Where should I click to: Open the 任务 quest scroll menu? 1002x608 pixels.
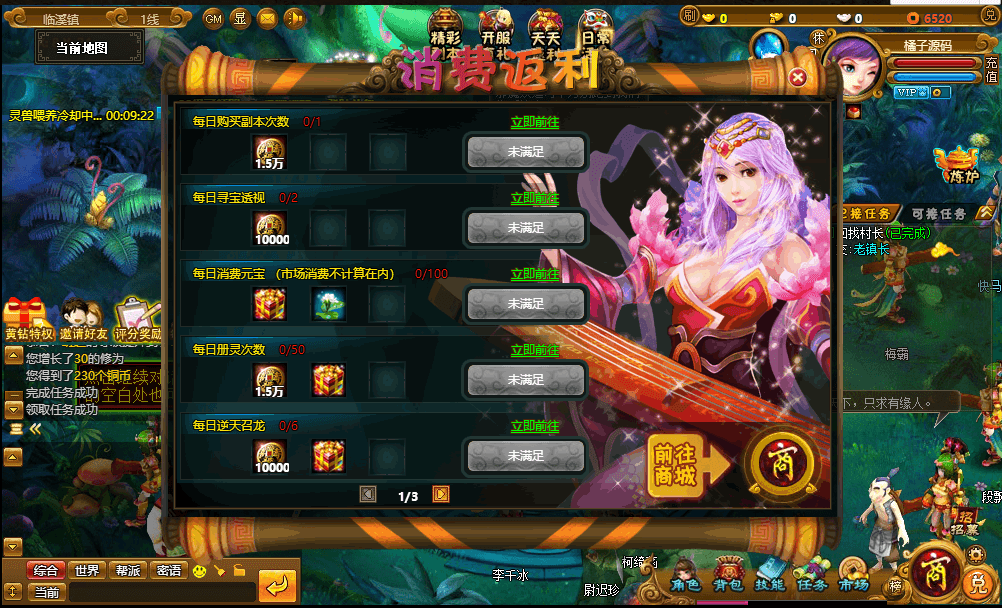point(811,575)
